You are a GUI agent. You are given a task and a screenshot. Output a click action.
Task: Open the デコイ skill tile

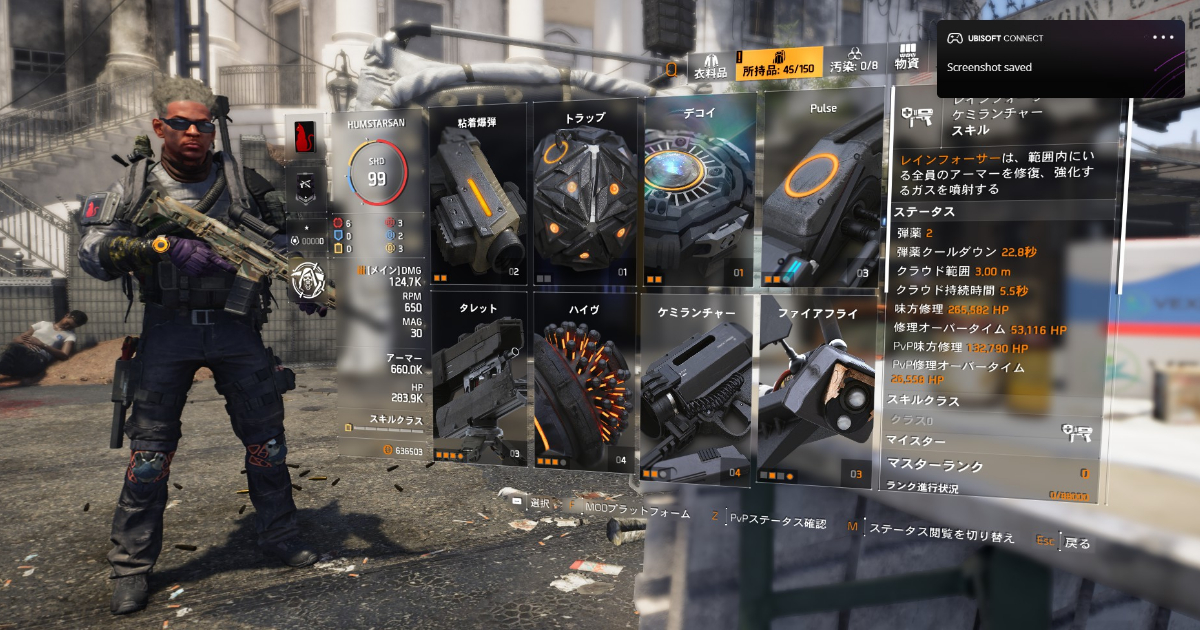point(698,192)
